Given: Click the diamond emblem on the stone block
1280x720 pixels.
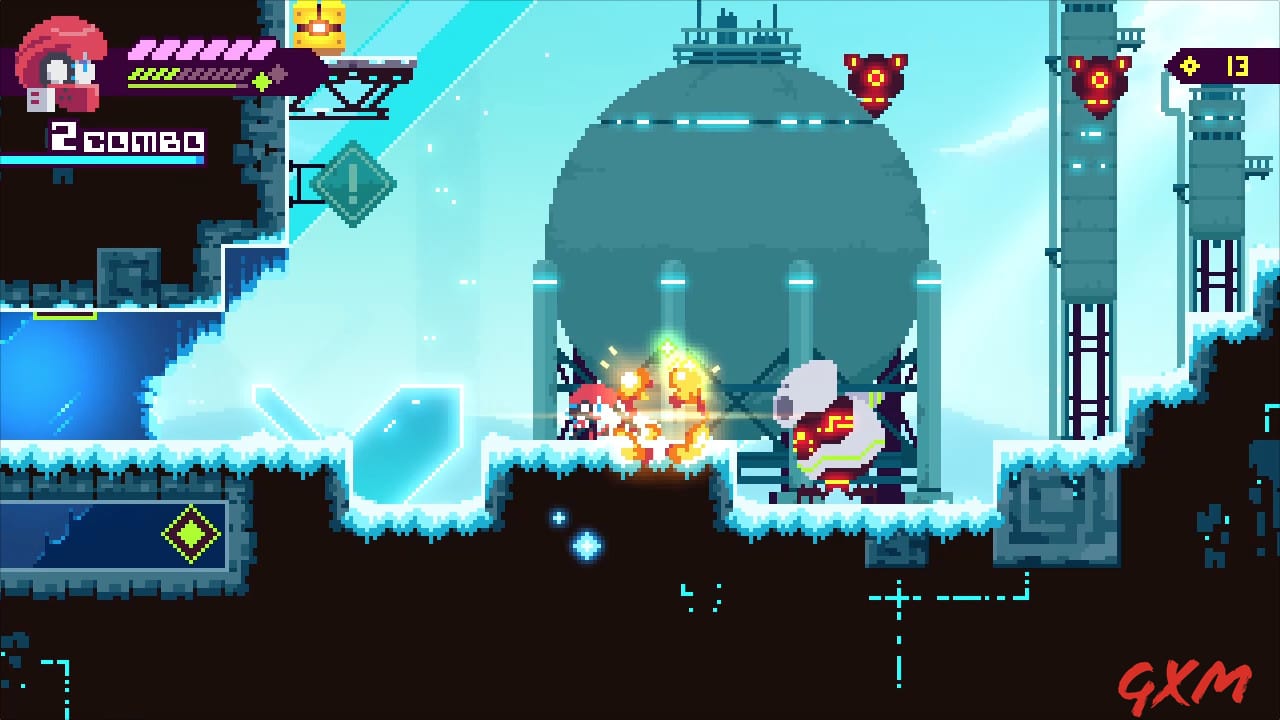Looking at the screenshot, I should pyautogui.click(x=190, y=533).
